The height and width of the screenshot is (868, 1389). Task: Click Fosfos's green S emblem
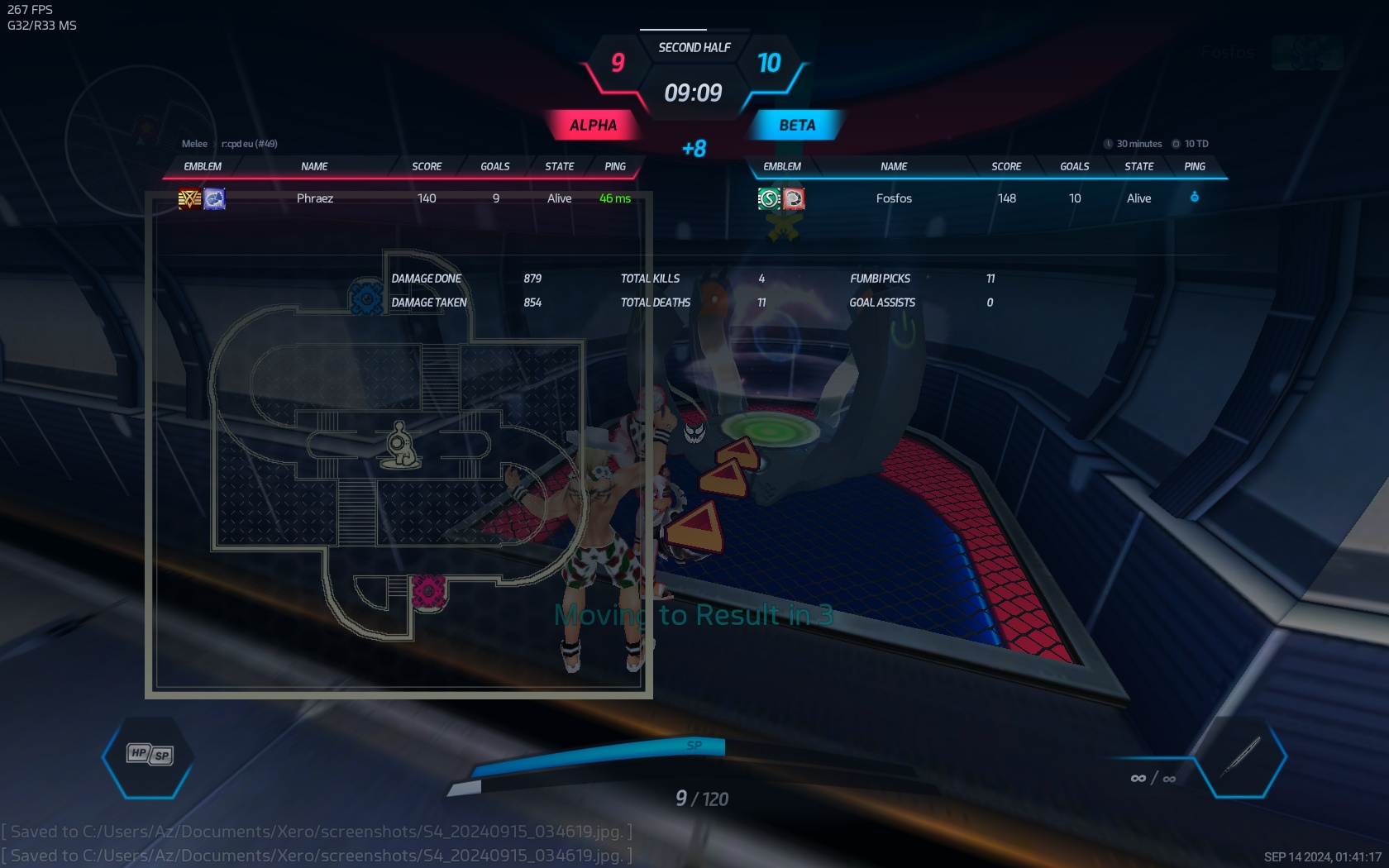pos(769,198)
